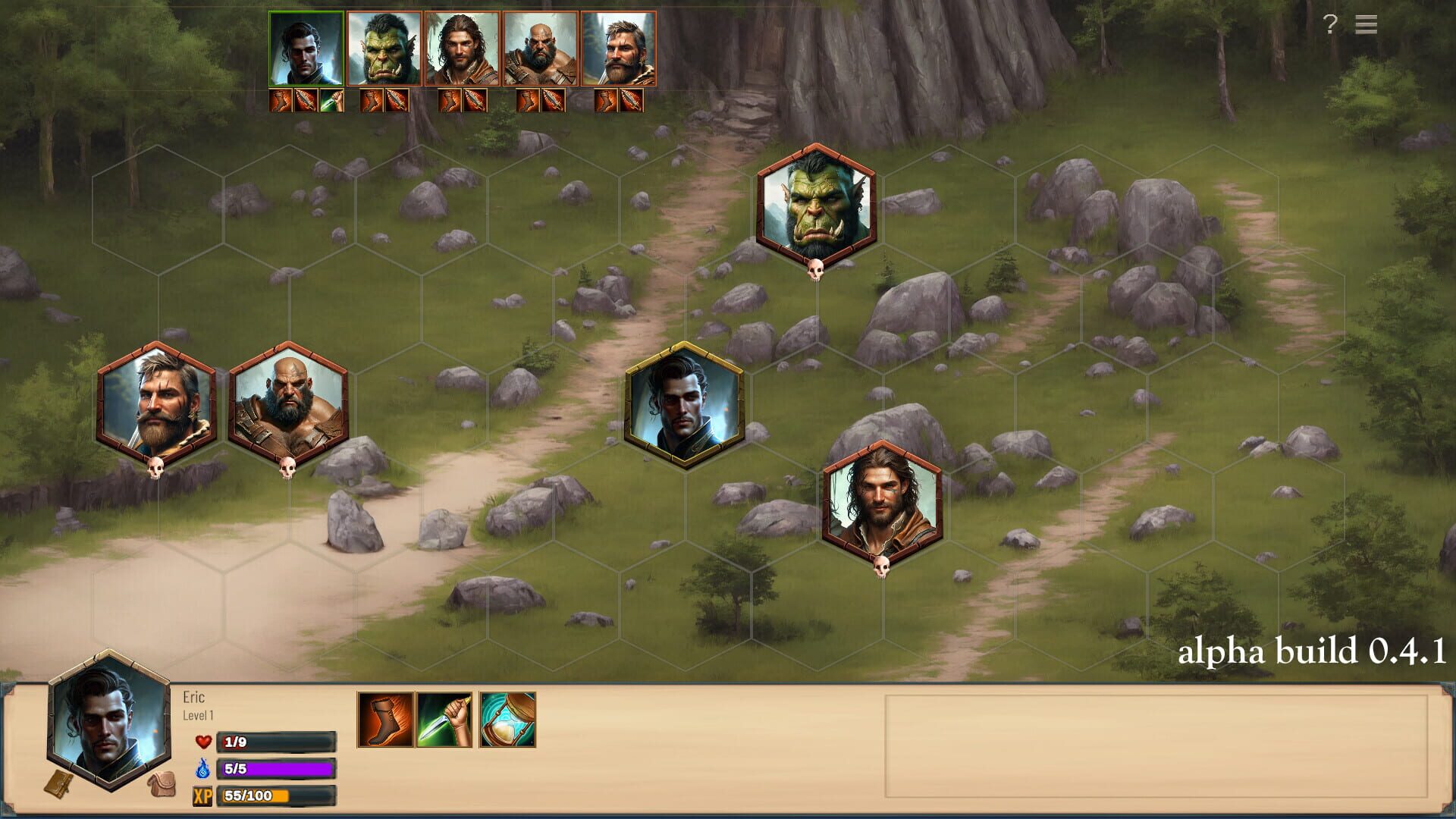The image size is (1456, 819).
Task: Select Eric's large hexagonal portrait in the bottom panel
Action: (x=109, y=720)
